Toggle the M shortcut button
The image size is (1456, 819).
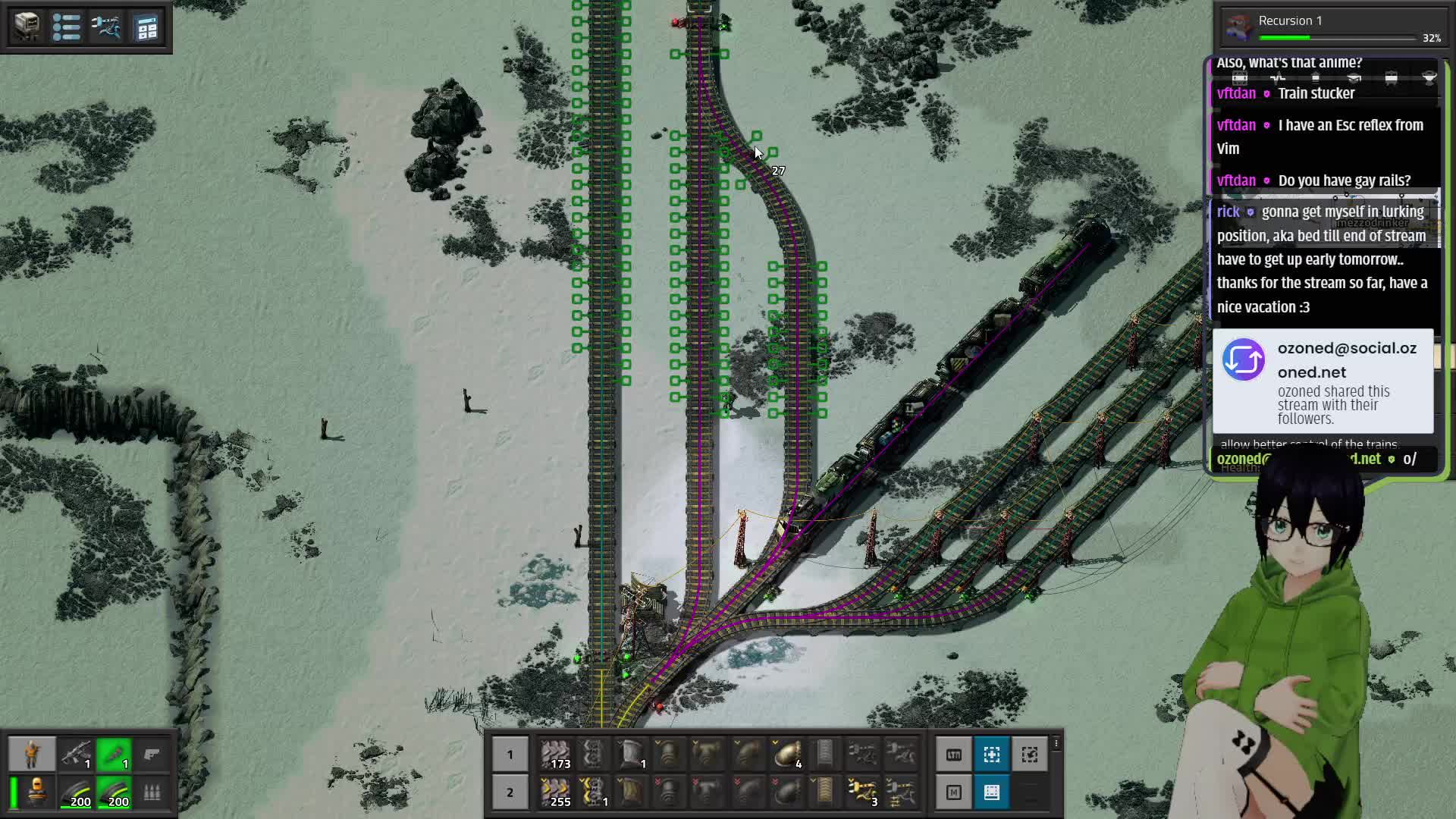coord(954,792)
